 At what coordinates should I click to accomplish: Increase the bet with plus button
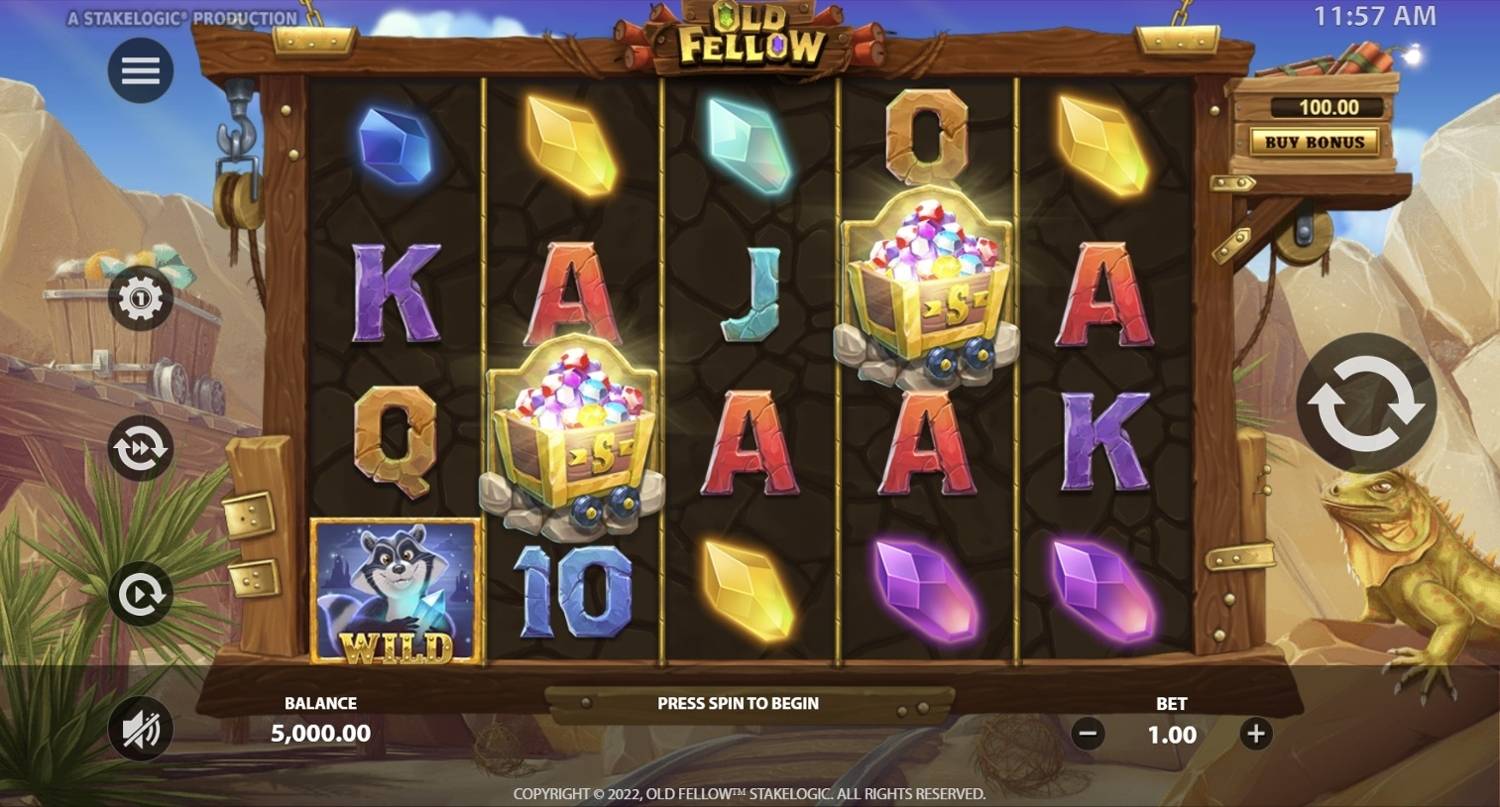click(x=1256, y=734)
